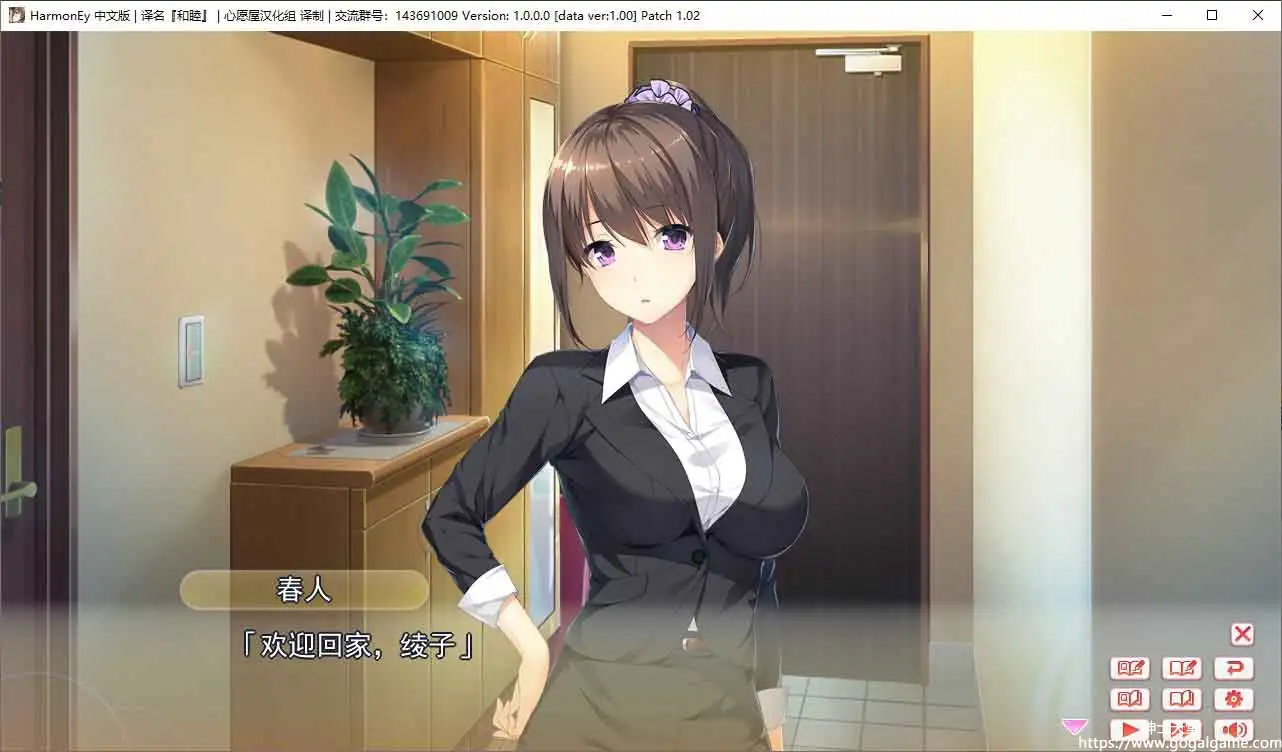Open the settings gear icon

tap(1234, 699)
